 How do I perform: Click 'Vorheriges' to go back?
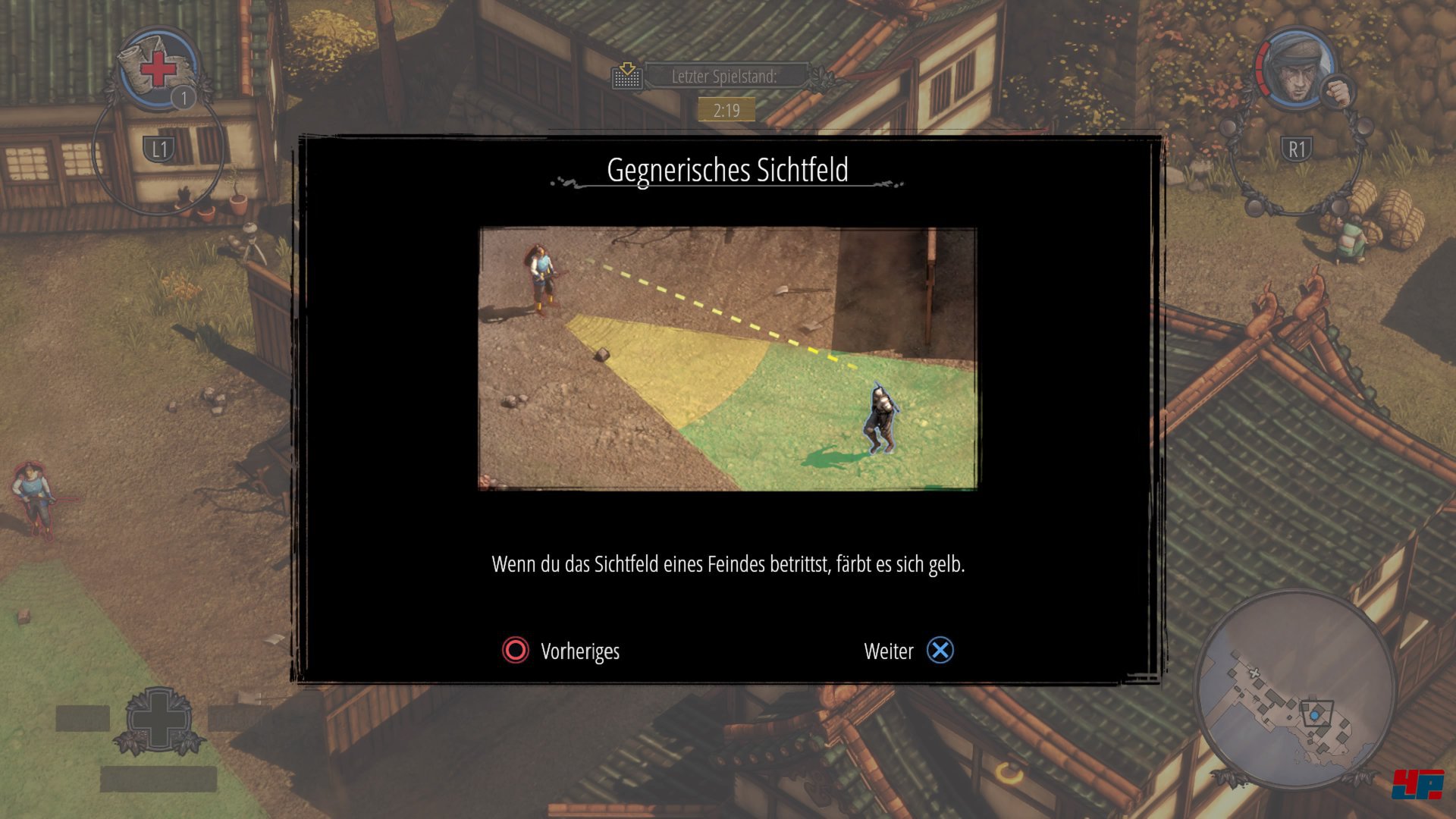point(579,651)
